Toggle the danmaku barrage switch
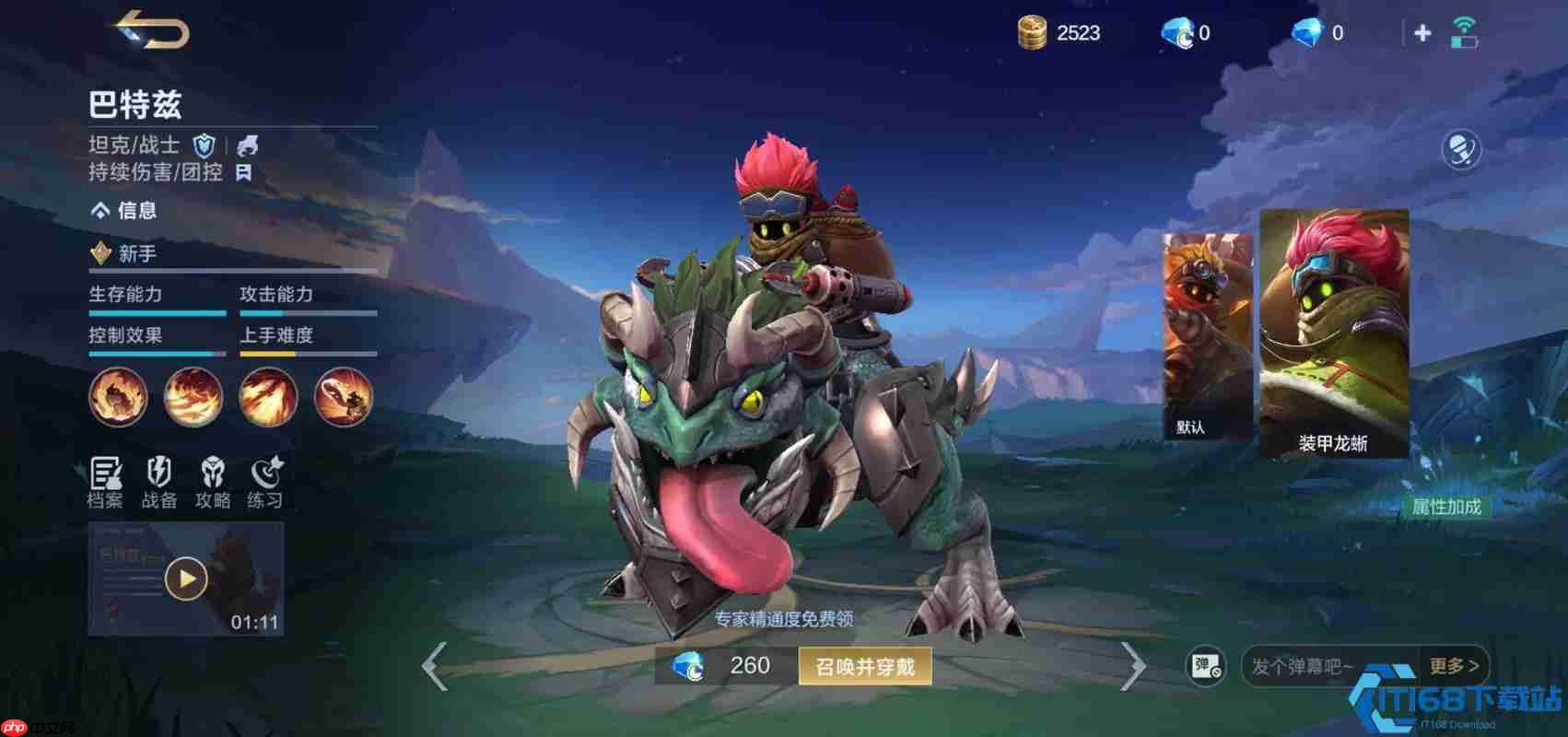The width and height of the screenshot is (1568, 737). point(1207,666)
